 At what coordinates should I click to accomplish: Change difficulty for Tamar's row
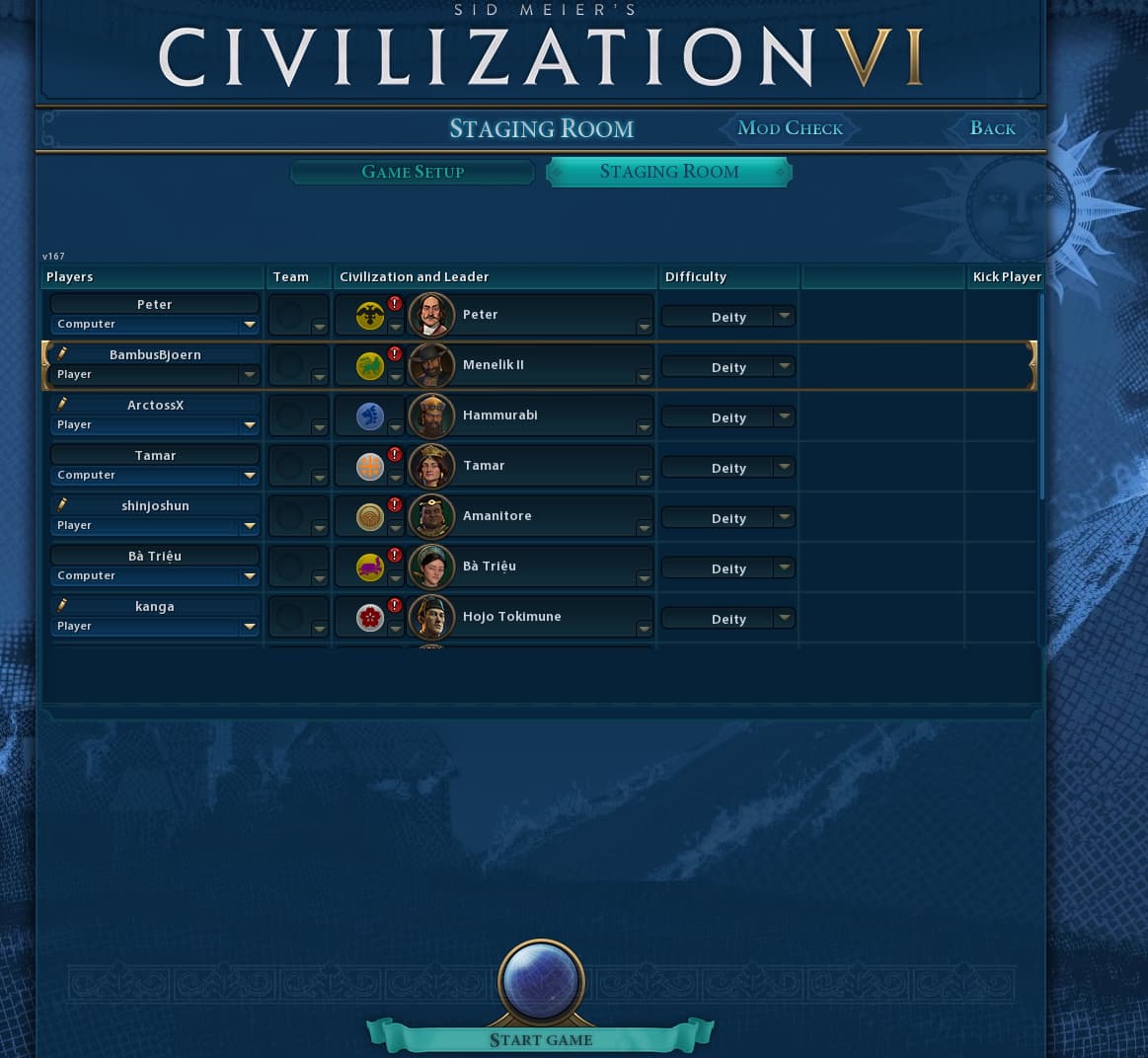click(x=728, y=468)
